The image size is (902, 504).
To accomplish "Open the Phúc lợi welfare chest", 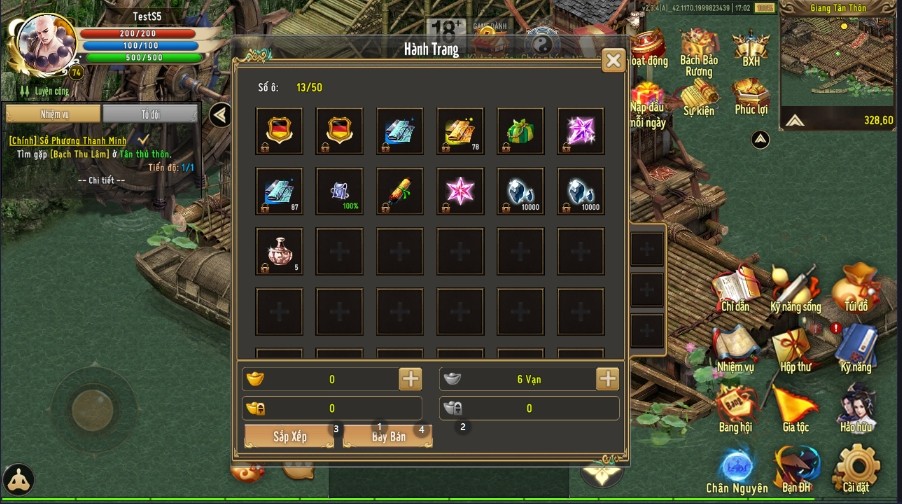I will click(750, 96).
